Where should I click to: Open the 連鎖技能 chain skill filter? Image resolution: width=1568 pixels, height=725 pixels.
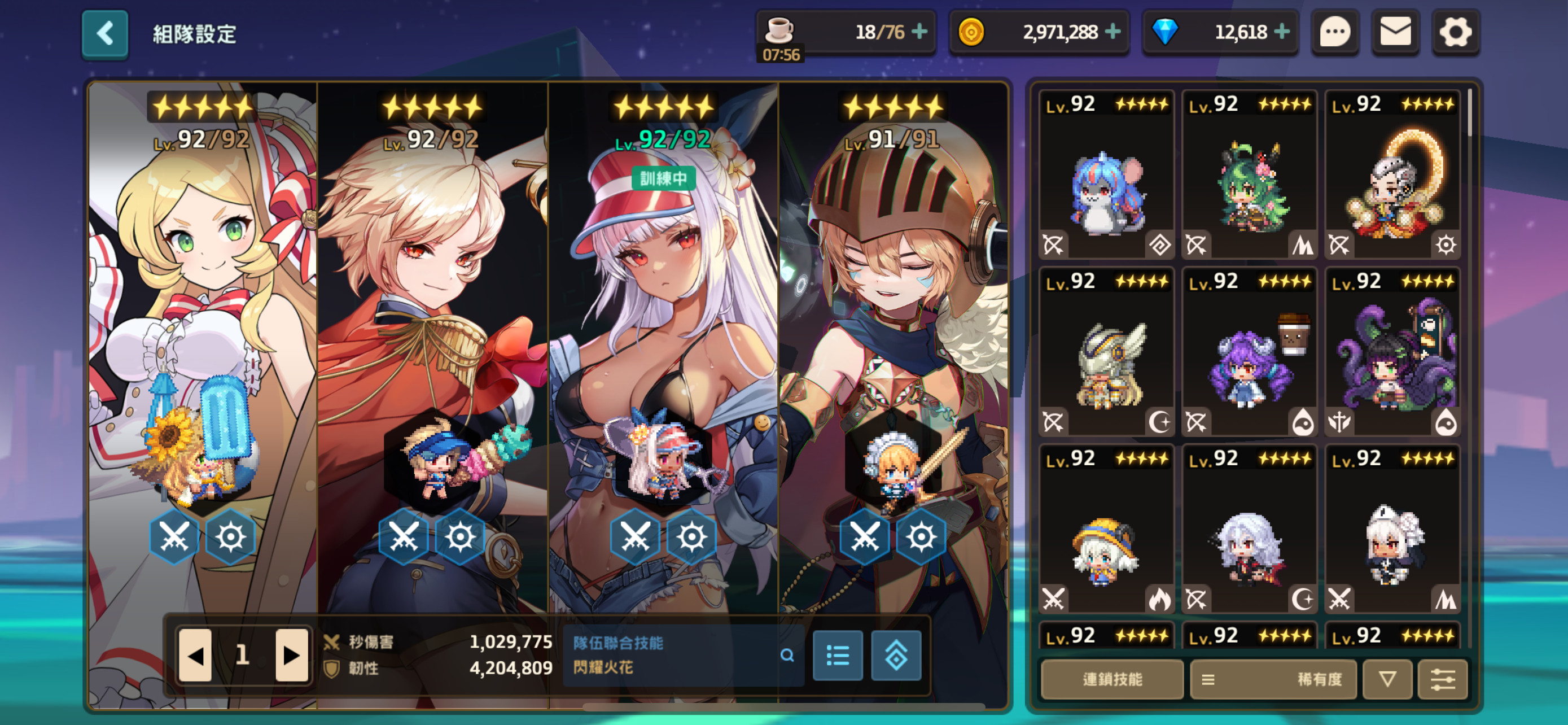[x=1111, y=679]
